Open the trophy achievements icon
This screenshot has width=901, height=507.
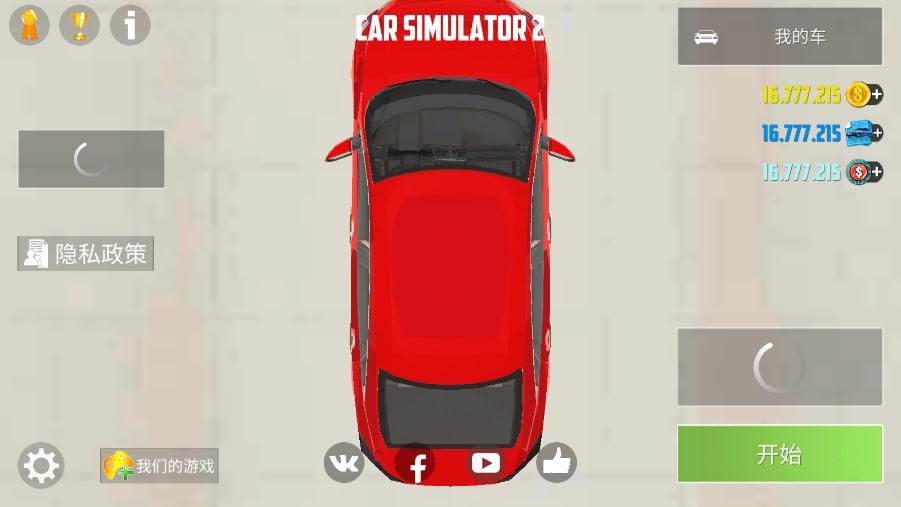(79, 25)
